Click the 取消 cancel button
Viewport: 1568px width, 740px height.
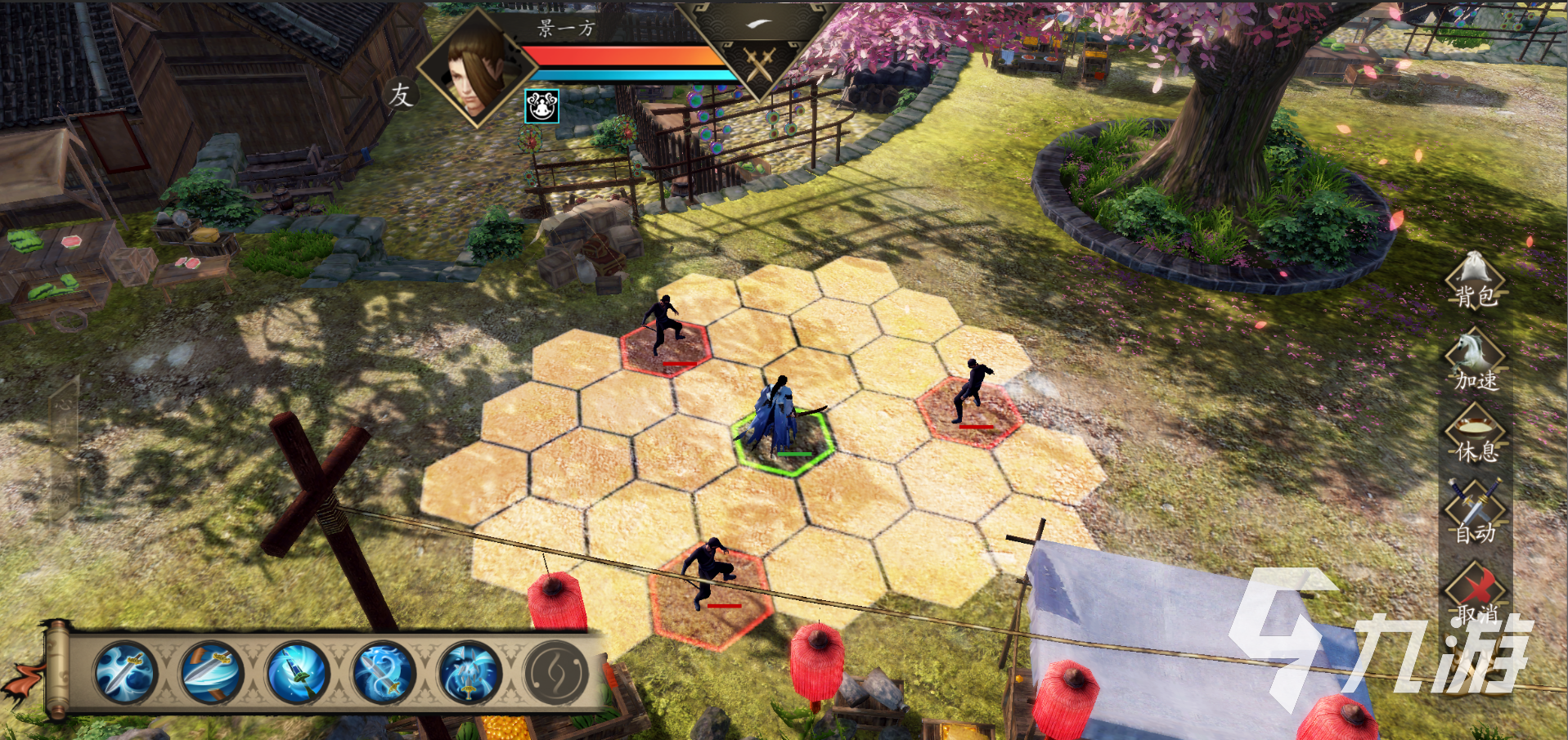coord(1475,591)
